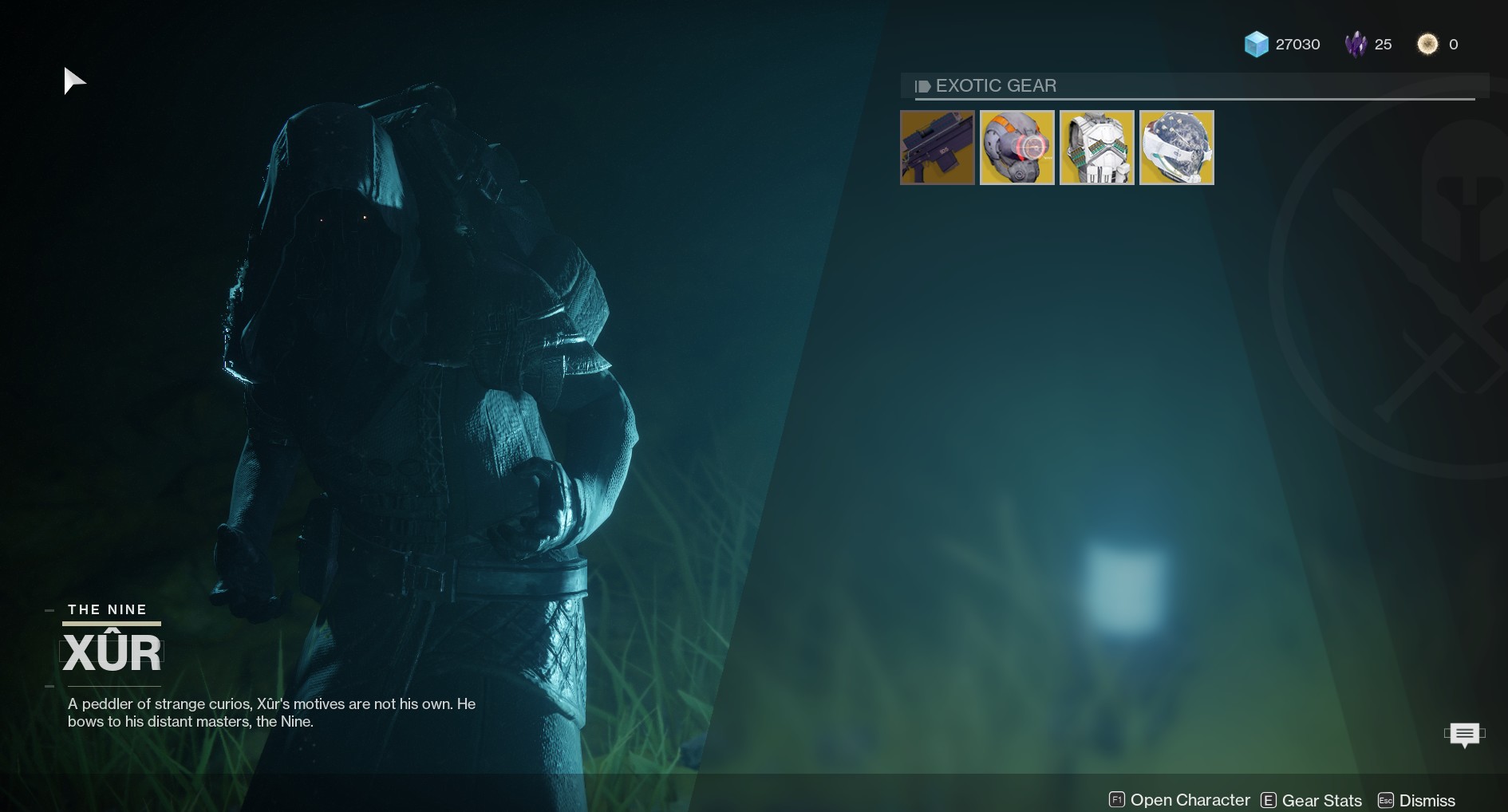Choose the grey and orange exotic helmet
This screenshot has width=1508, height=812.
[1017, 148]
